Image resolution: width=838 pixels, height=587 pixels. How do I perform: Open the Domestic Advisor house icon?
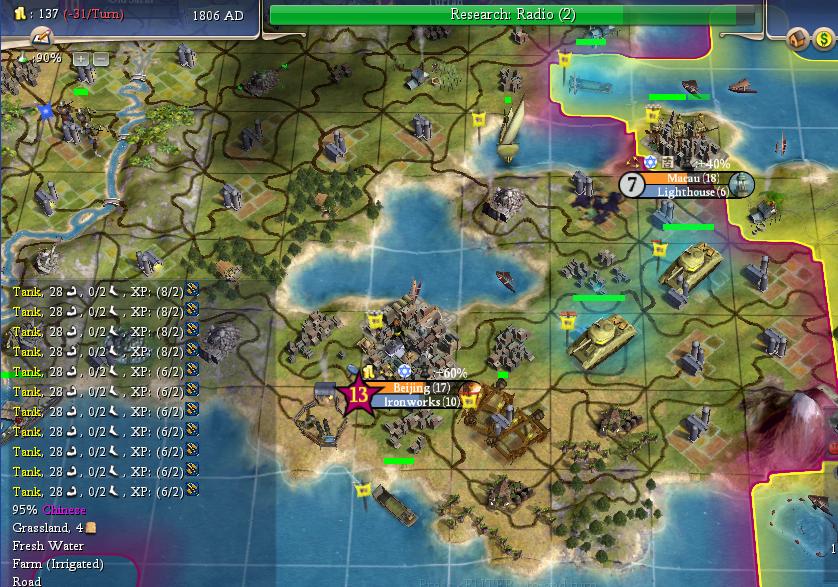coord(797,39)
